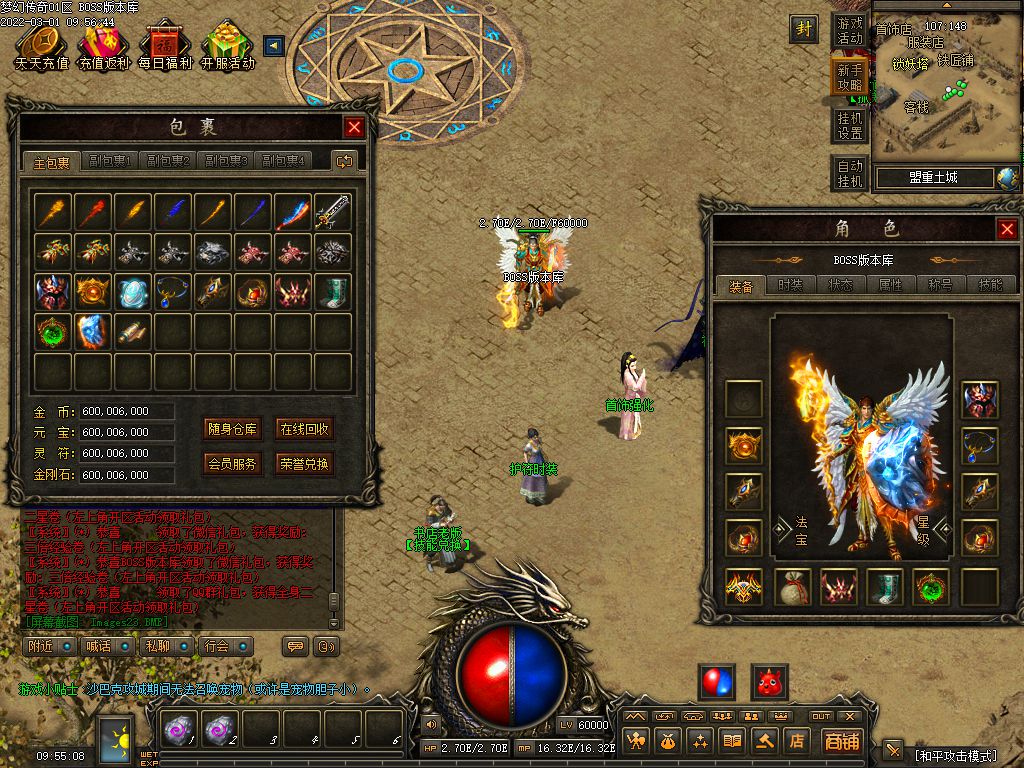This screenshot has height=768, width=1024.
Task: Open the 技能 skills tab
Action: coord(990,285)
